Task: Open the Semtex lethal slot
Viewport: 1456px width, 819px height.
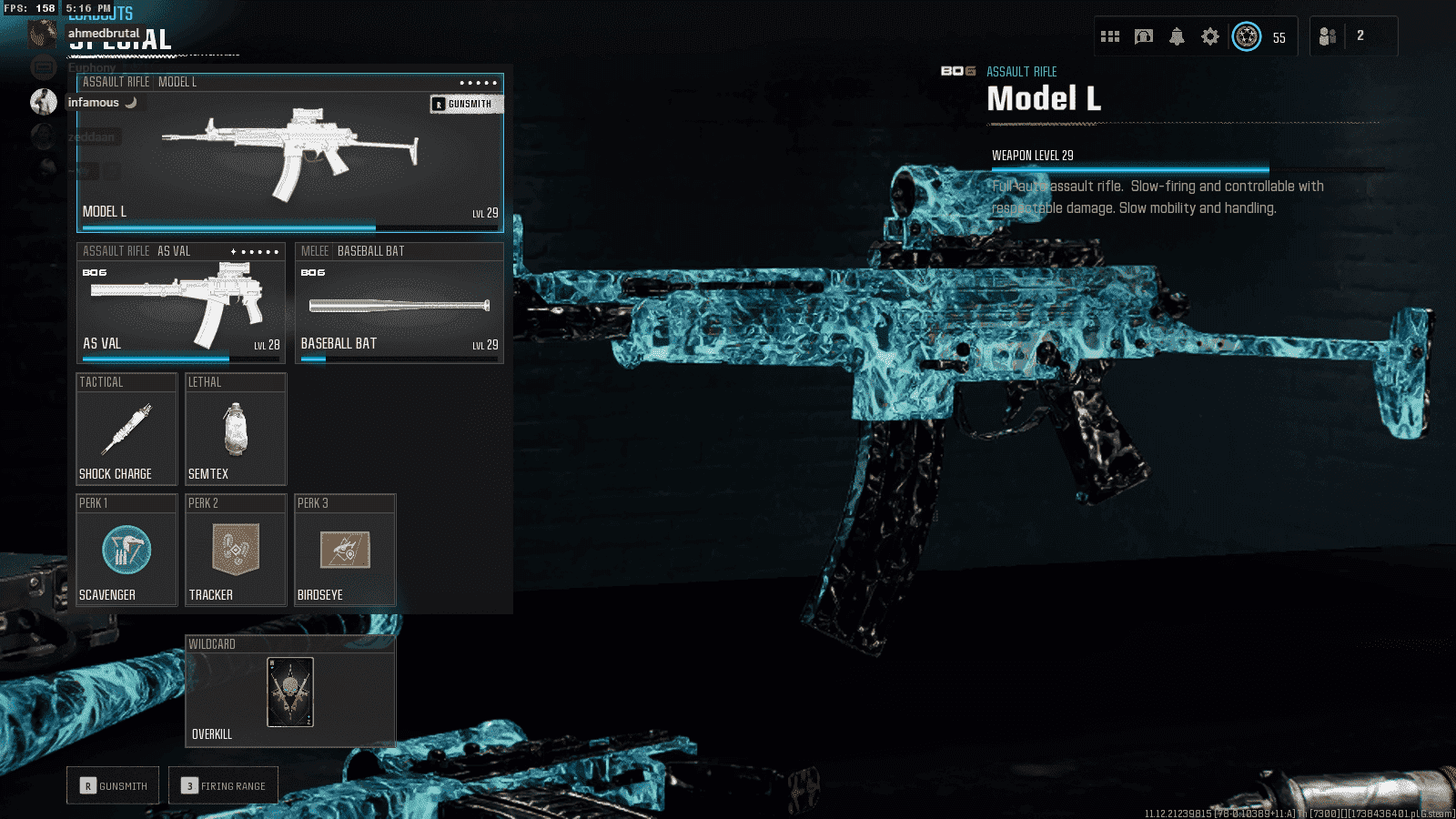Action: click(236, 430)
